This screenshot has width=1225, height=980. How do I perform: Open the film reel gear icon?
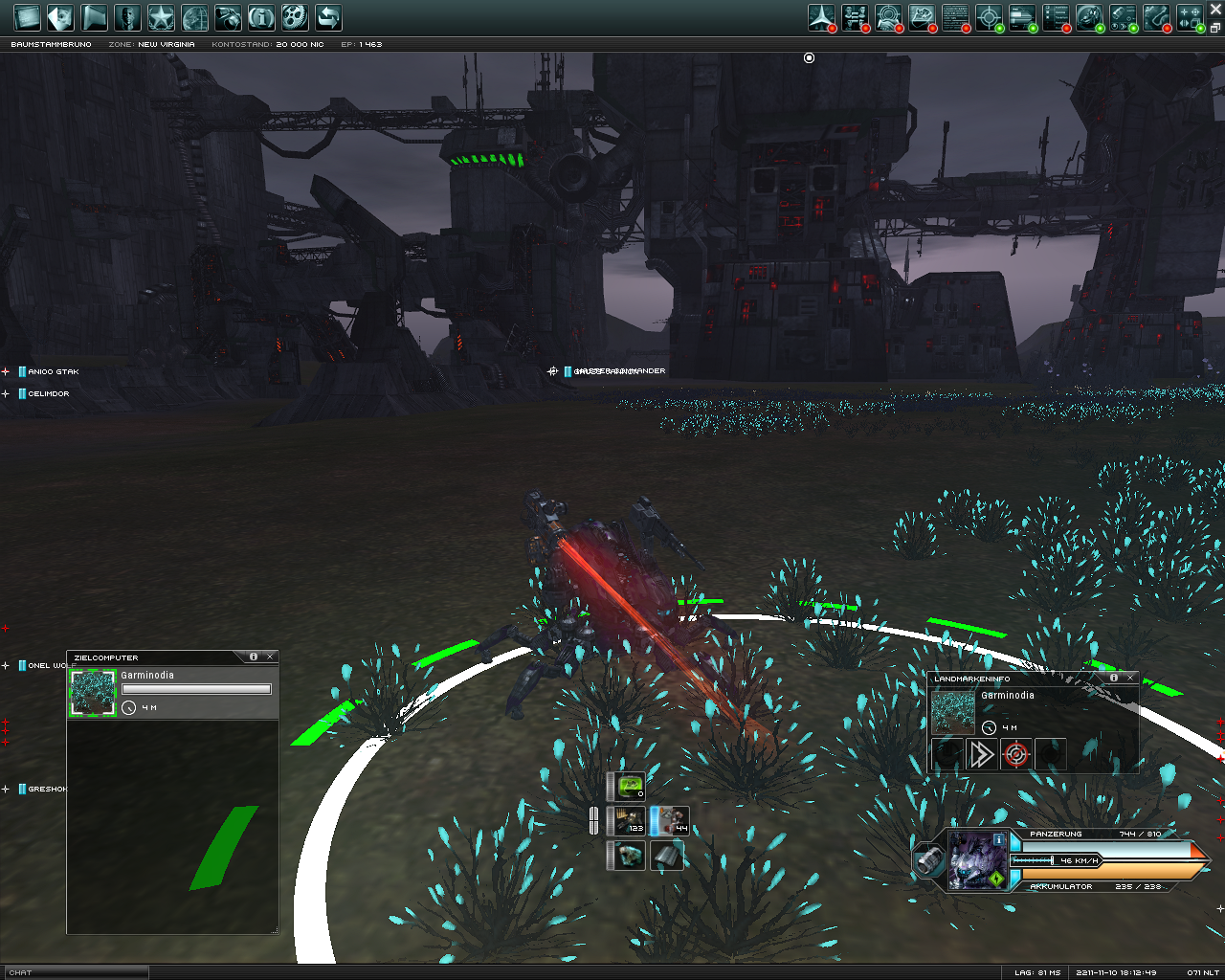coord(295,17)
